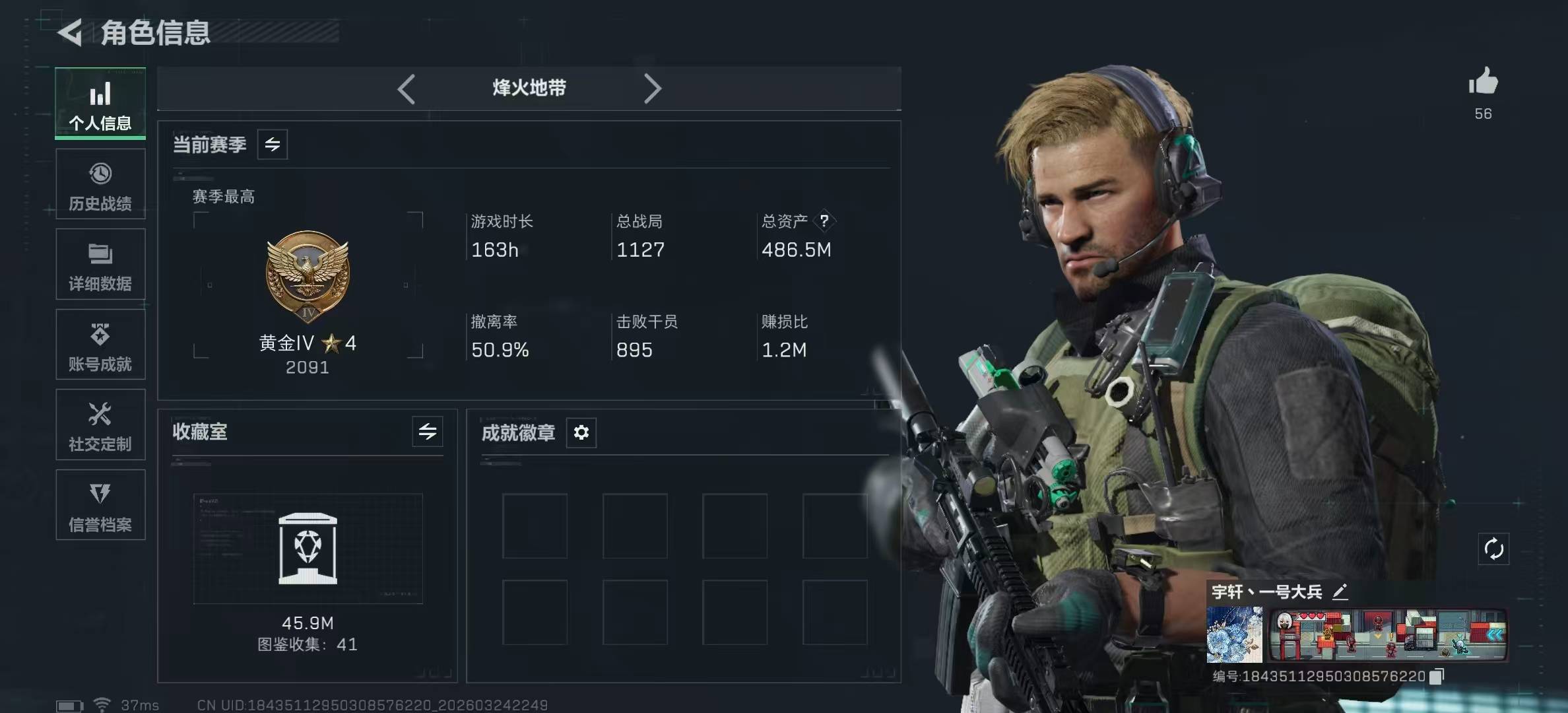Click the blue flower avatar picture

pos(1235,634)
